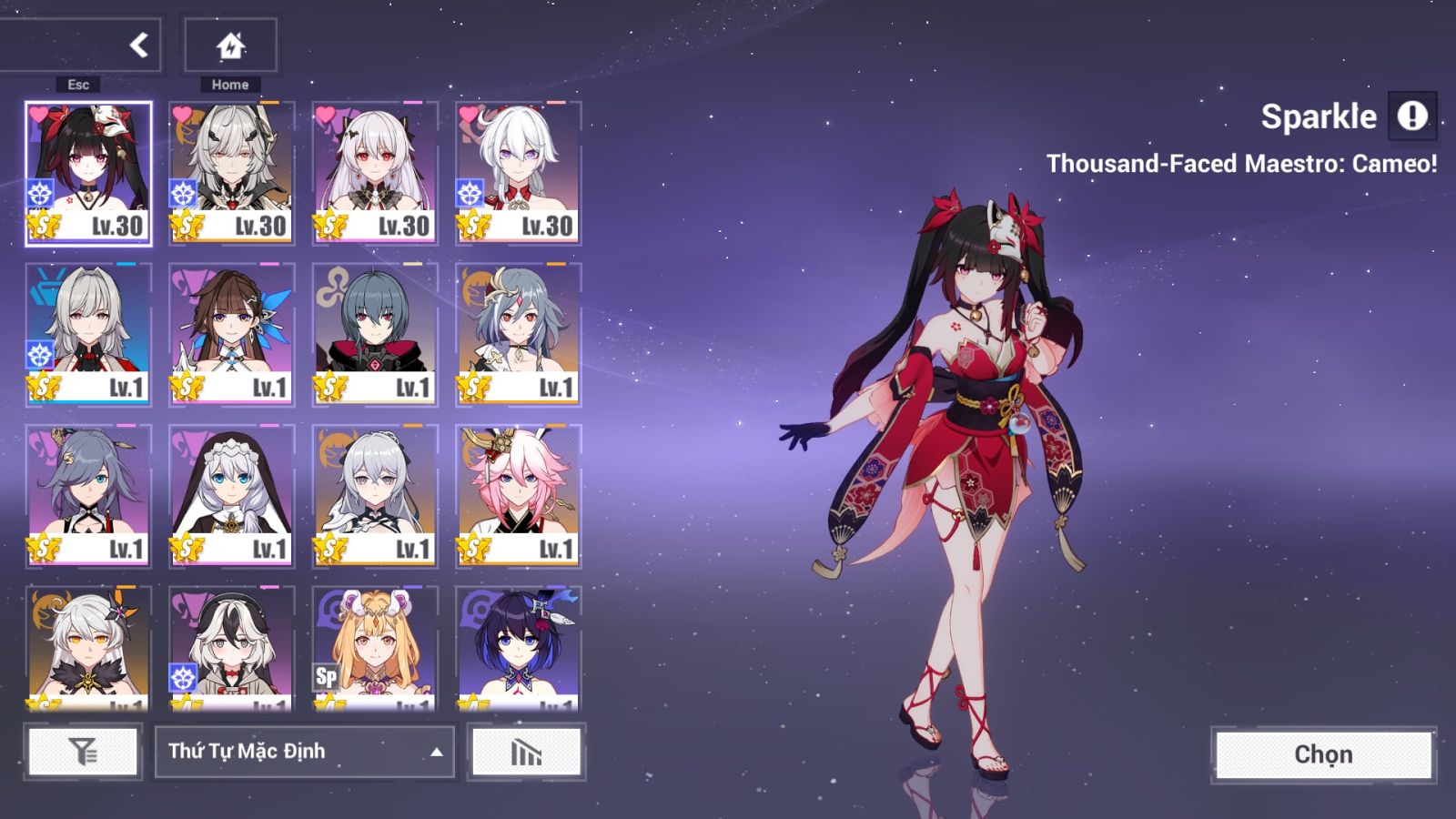Select the white-haired nun in black veil
Screen dimensions: 1456x819
pos(231,496)
